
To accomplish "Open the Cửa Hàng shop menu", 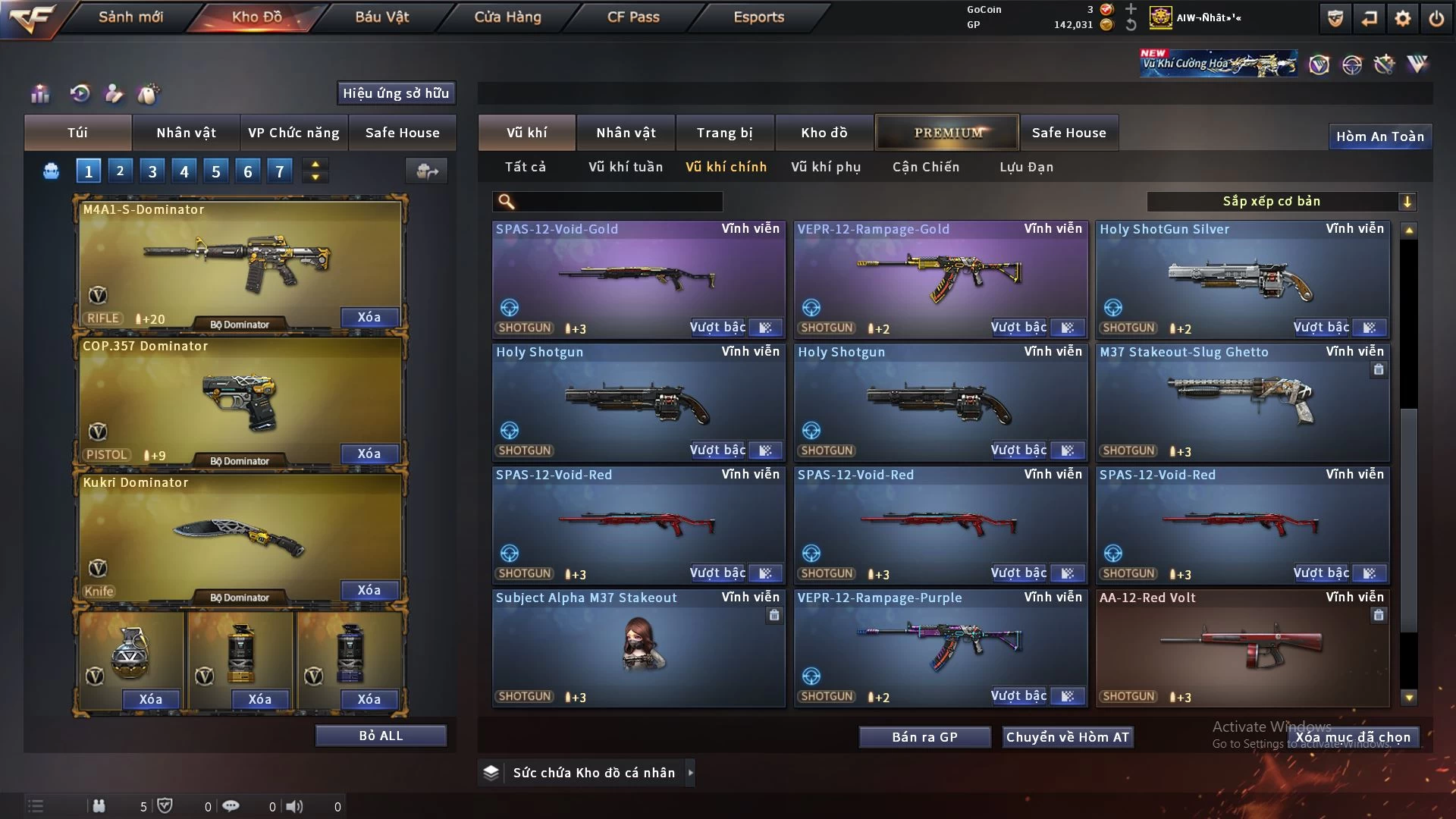I will point(507,17).
